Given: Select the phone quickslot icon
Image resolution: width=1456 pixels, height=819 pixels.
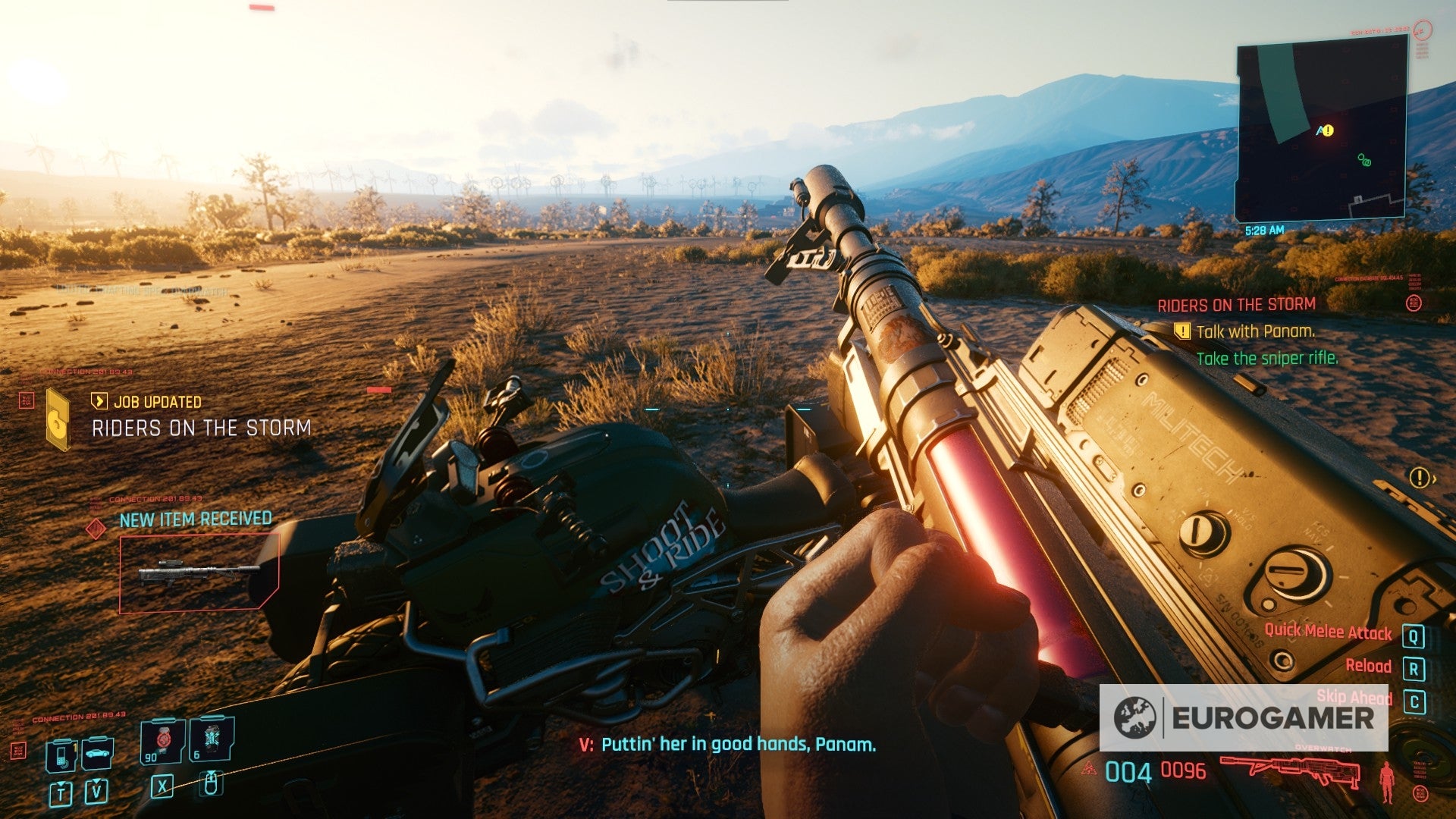Looking at the screenshot, I should [x=62, y=757].
